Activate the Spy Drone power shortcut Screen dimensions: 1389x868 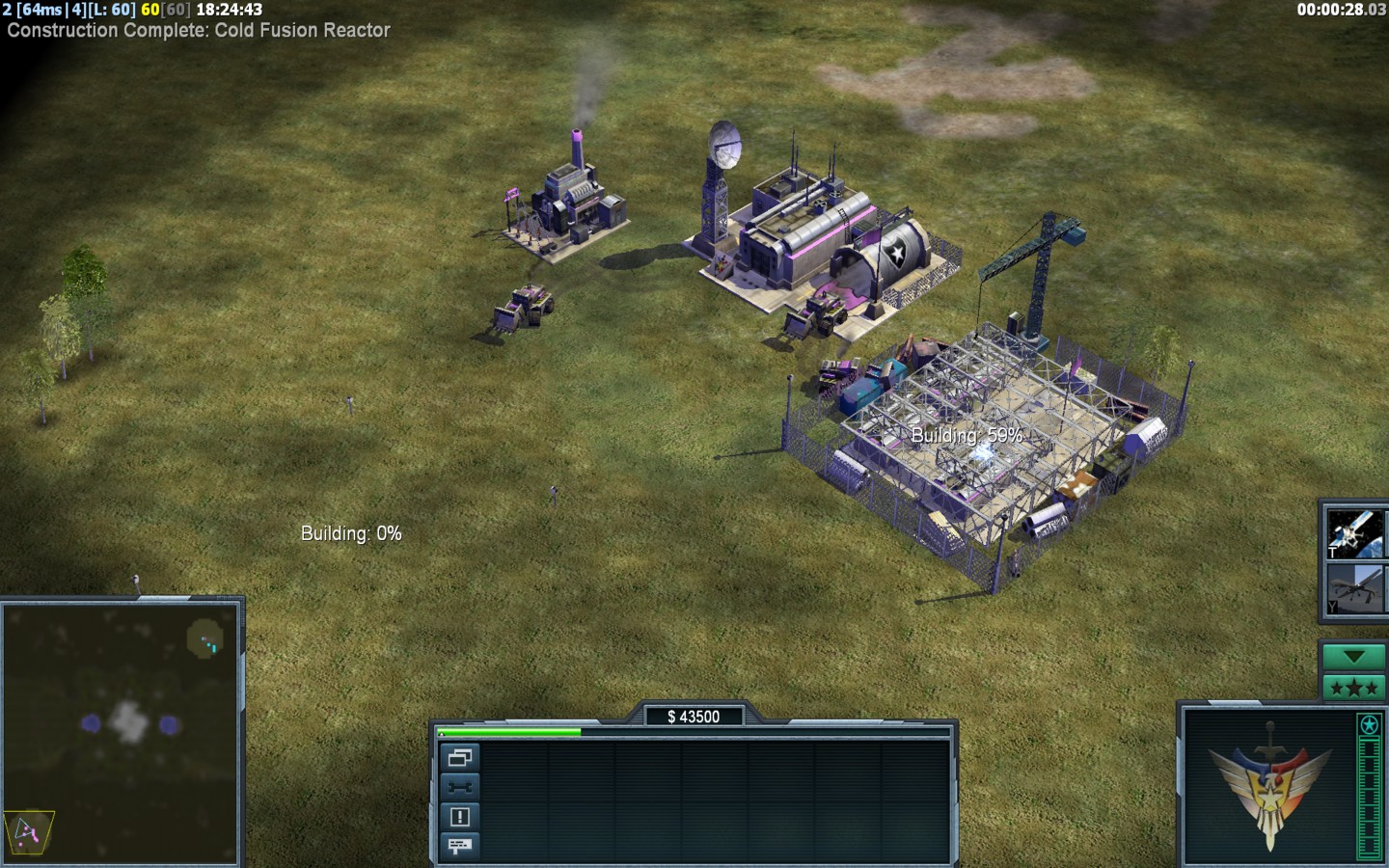click(1355, 587)
